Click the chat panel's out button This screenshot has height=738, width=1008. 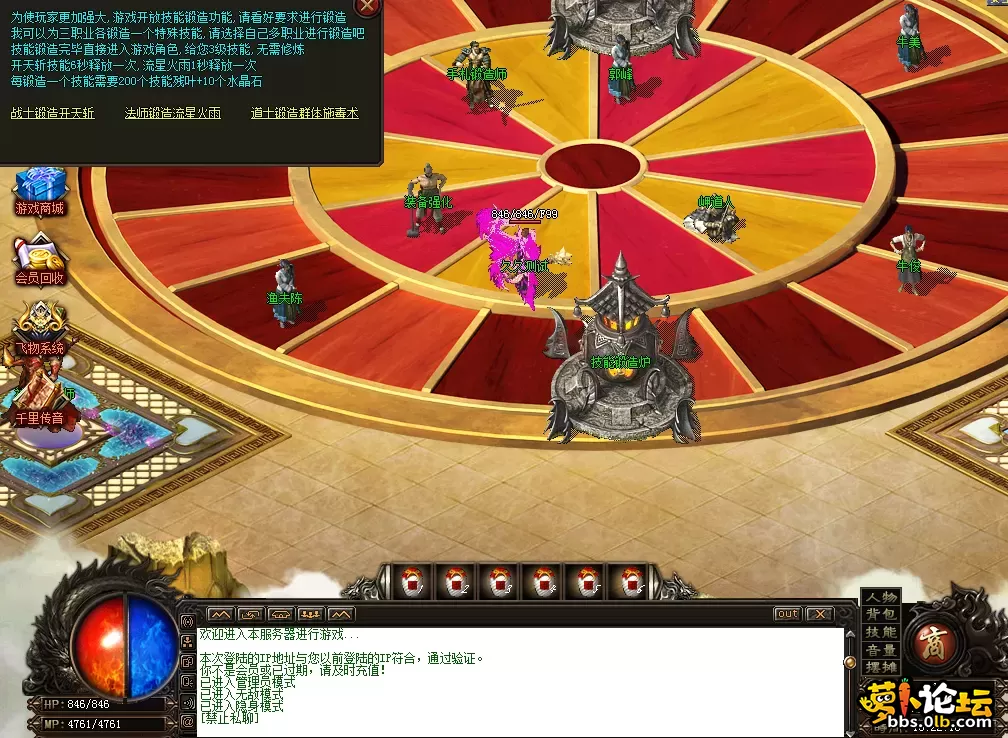pos(787,614)
